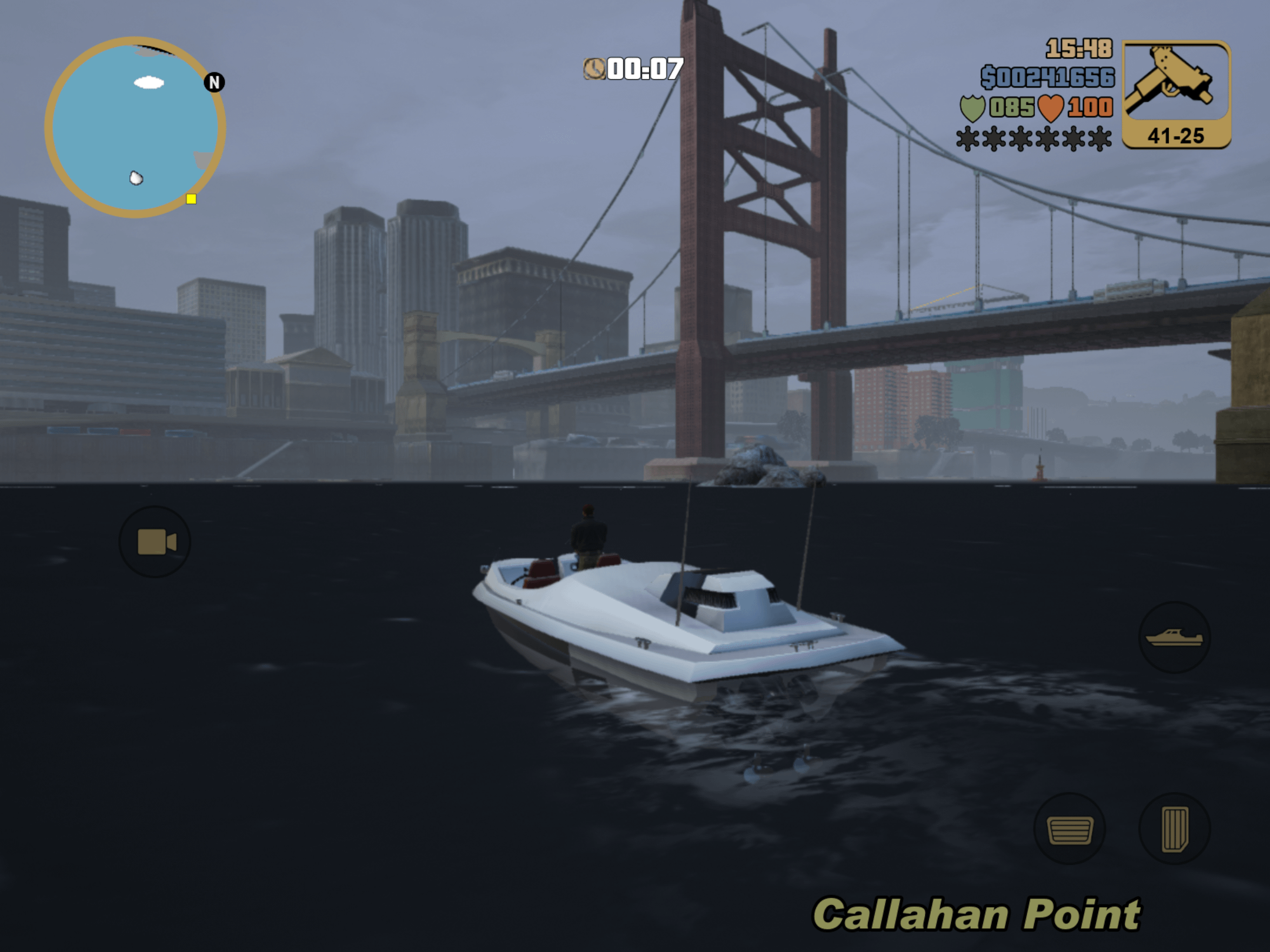Select the yellow square marker on the radar
This screenshot has width=1270, height=952.
pos(191,199)
